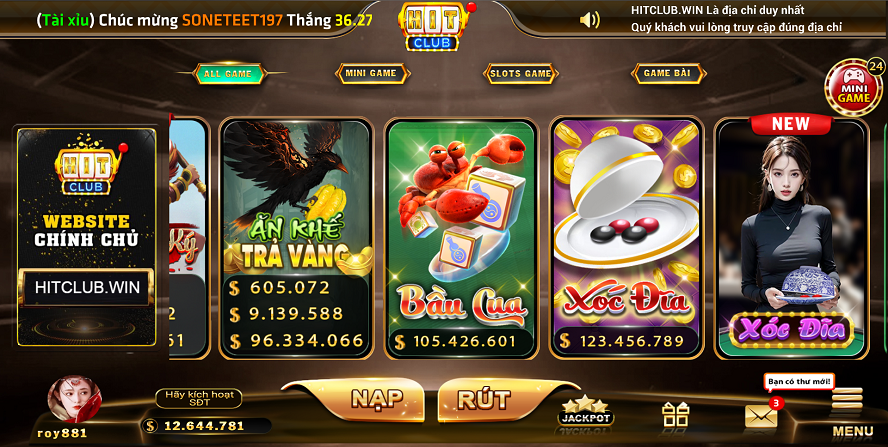Open the Xóc Đĩa bowl game tile
The width and height of the screenshot is (888, 447).
click(627, 238)
